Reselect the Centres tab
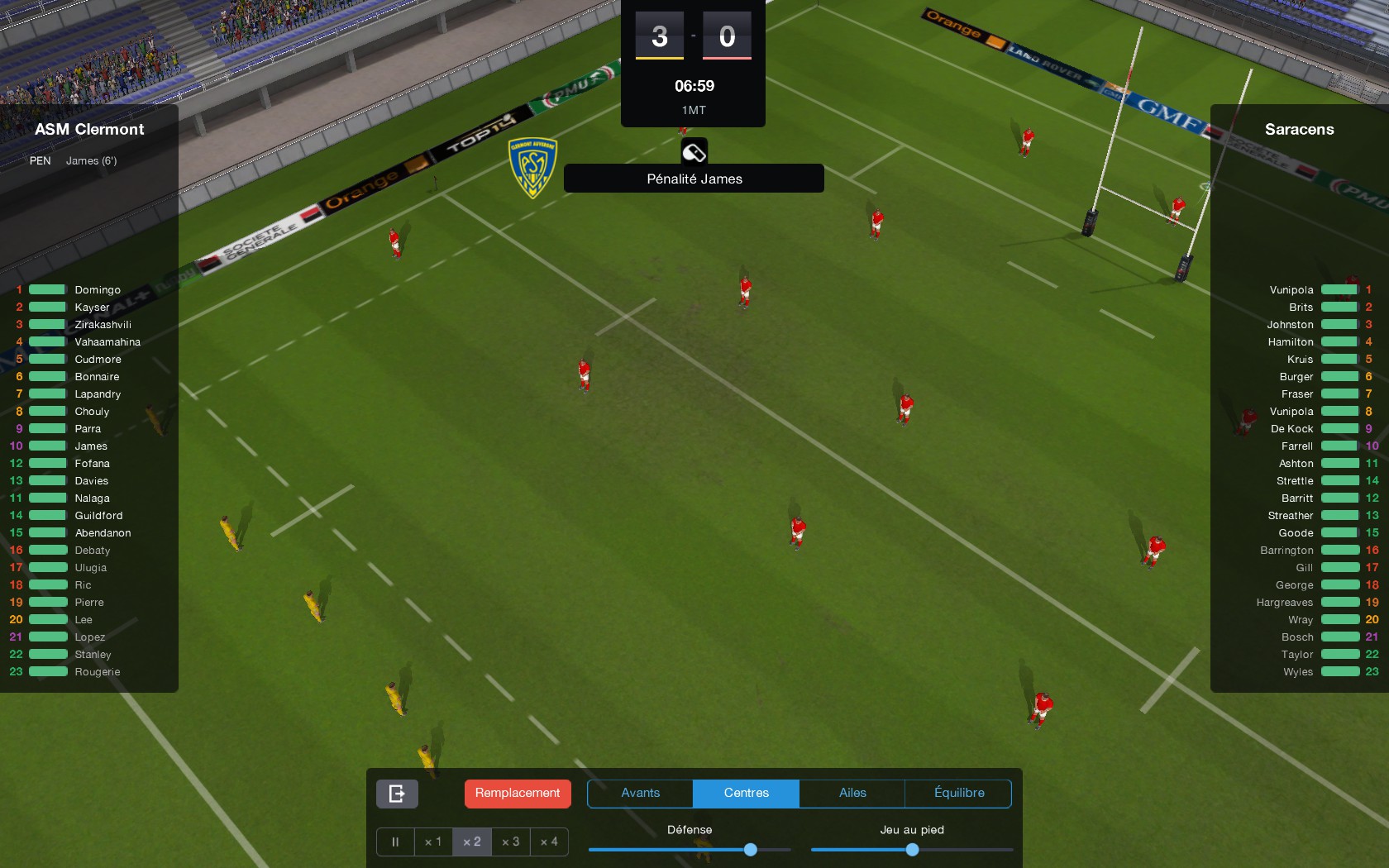Viewport: 1389px width, 868px height. (745, 793)
